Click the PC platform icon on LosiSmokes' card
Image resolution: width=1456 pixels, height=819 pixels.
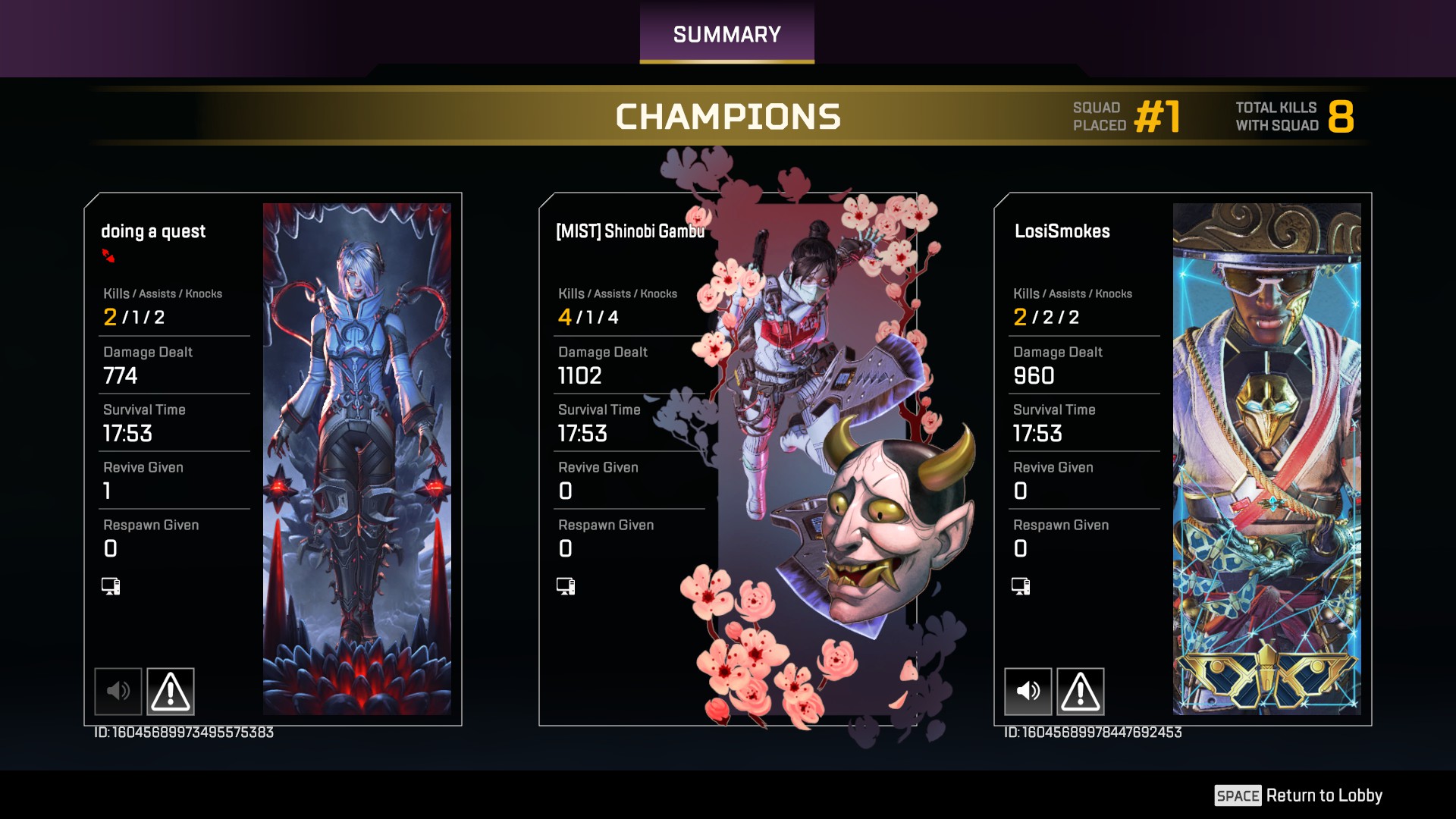coord(1020,585)
